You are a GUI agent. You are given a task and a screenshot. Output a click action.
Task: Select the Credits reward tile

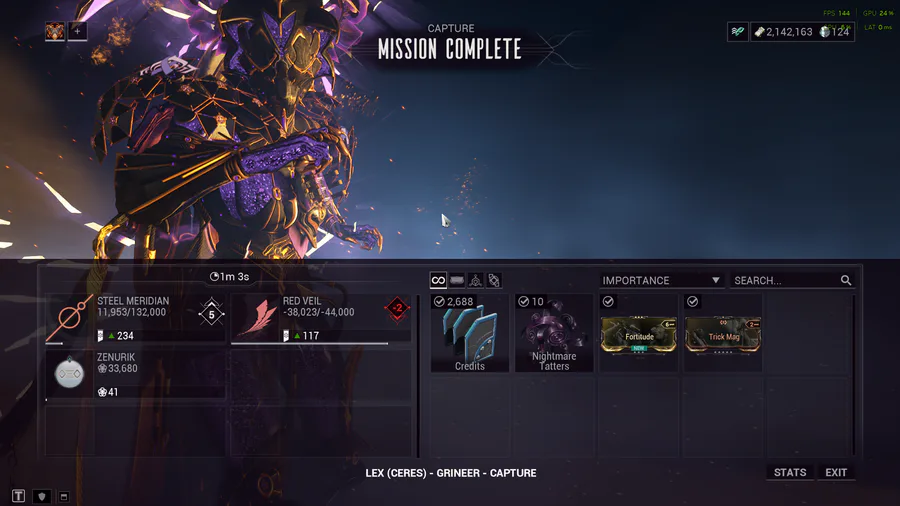pyautogui.click(x=470, y=334)
